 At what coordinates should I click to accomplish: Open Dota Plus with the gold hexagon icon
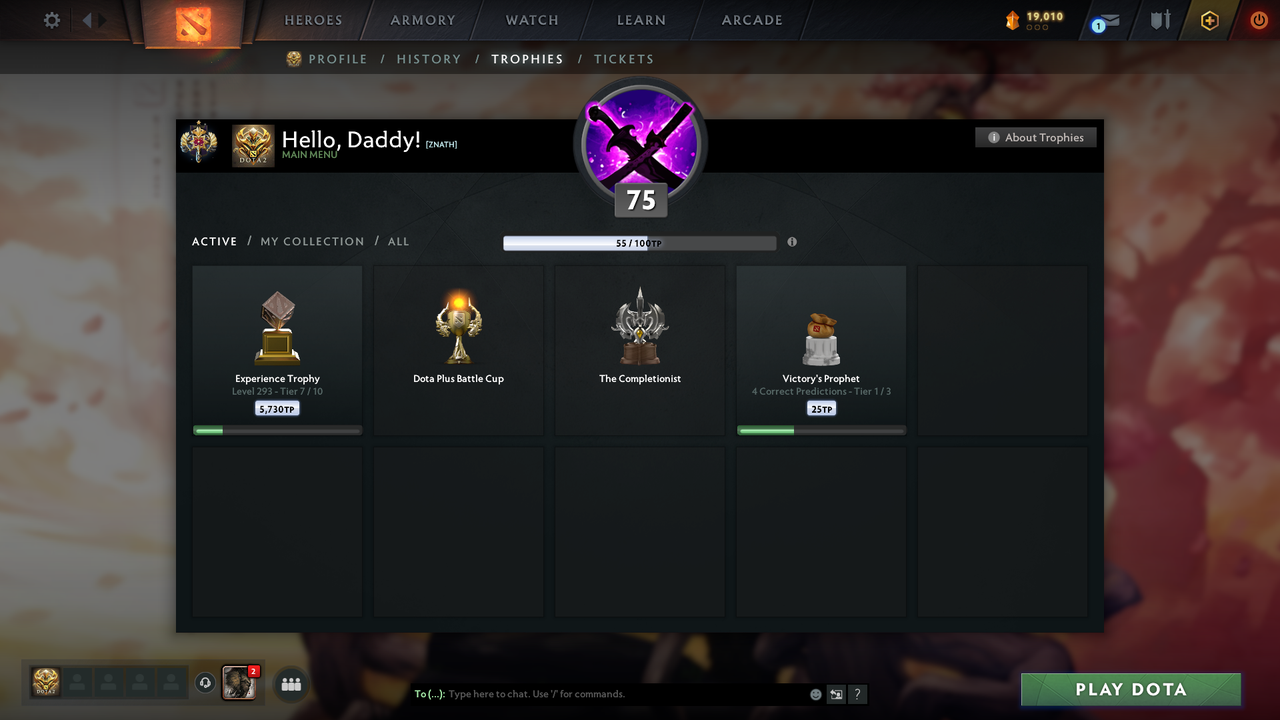click(1209, 20)
